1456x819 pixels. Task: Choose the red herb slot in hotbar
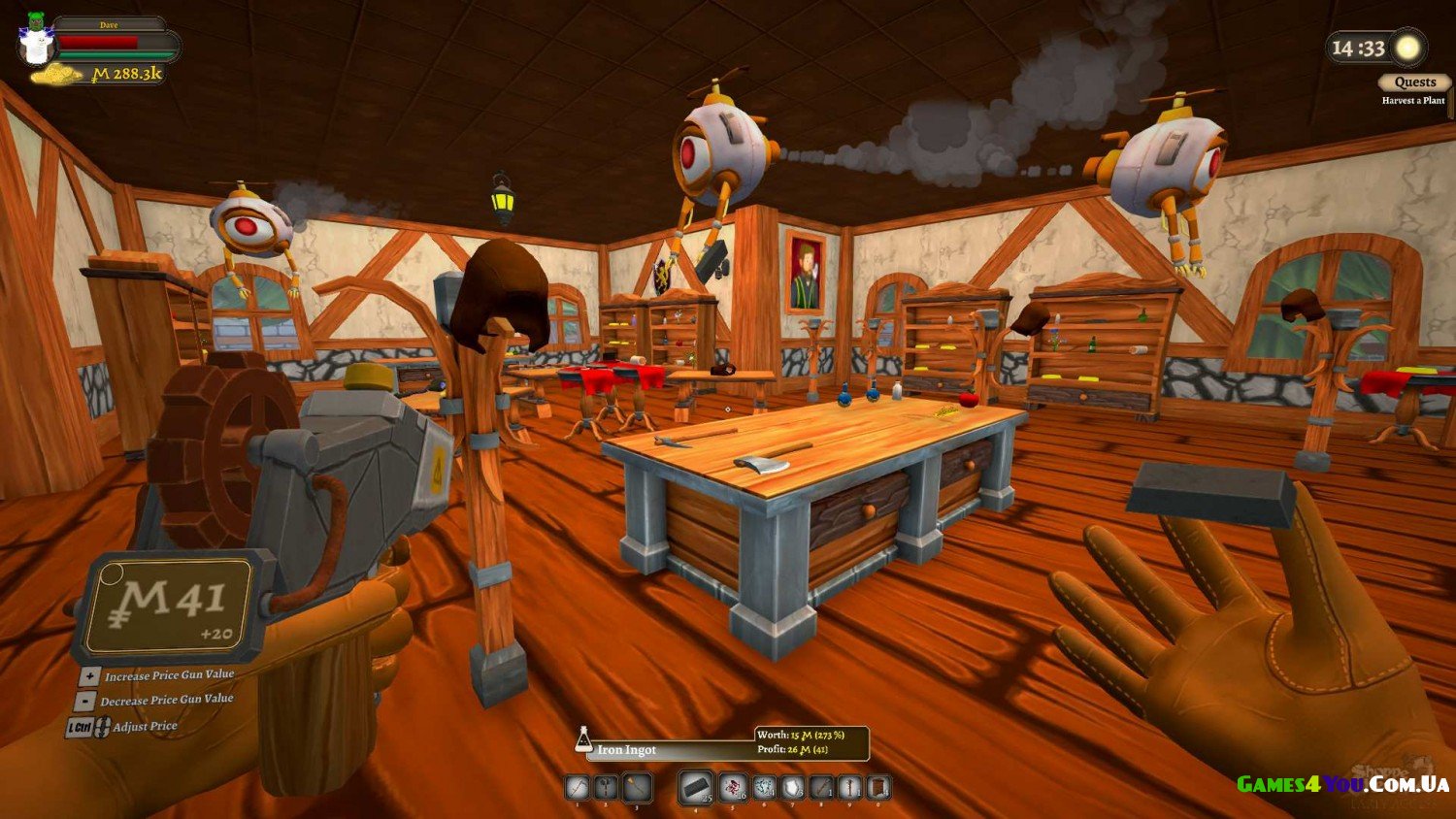[x=733, y=787]
